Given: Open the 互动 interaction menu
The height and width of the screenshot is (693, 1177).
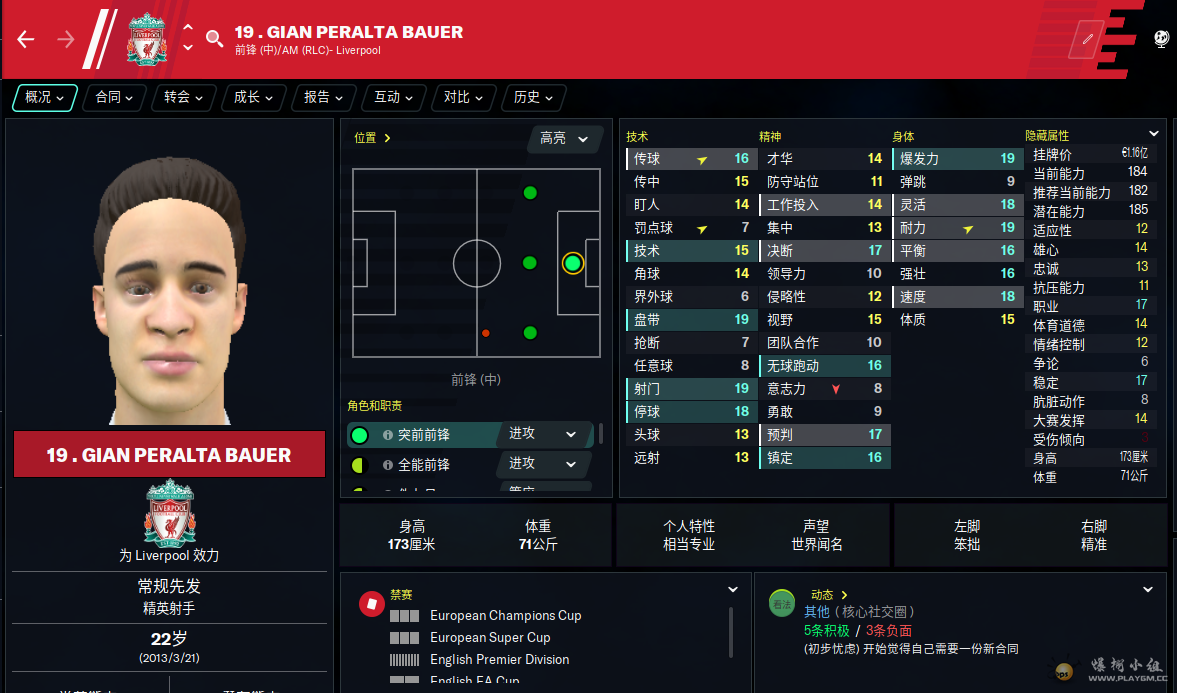Looking at the screenshot, I should coord(394,97).
